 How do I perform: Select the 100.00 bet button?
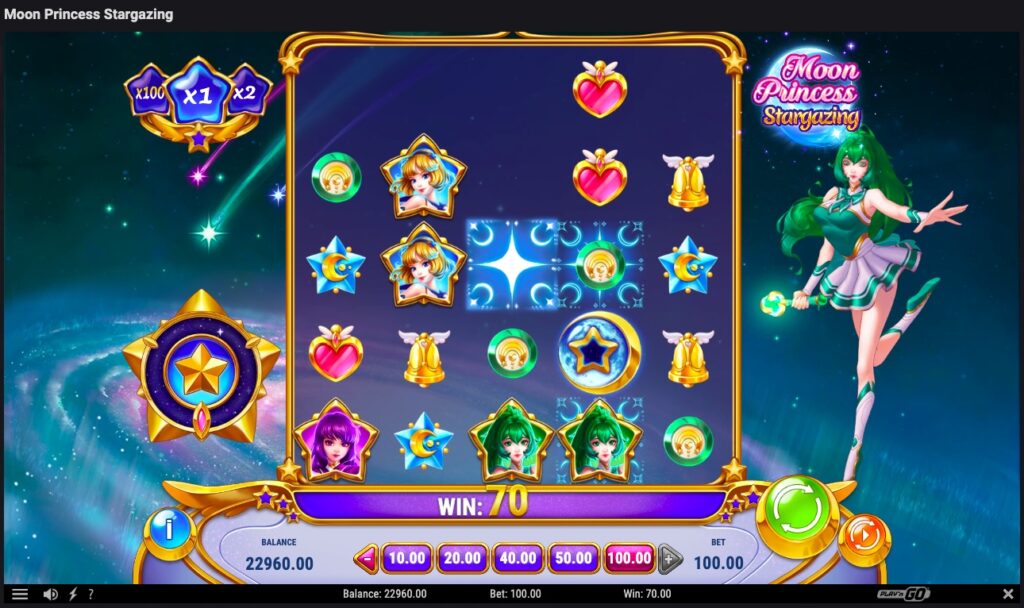coord(629,558)
